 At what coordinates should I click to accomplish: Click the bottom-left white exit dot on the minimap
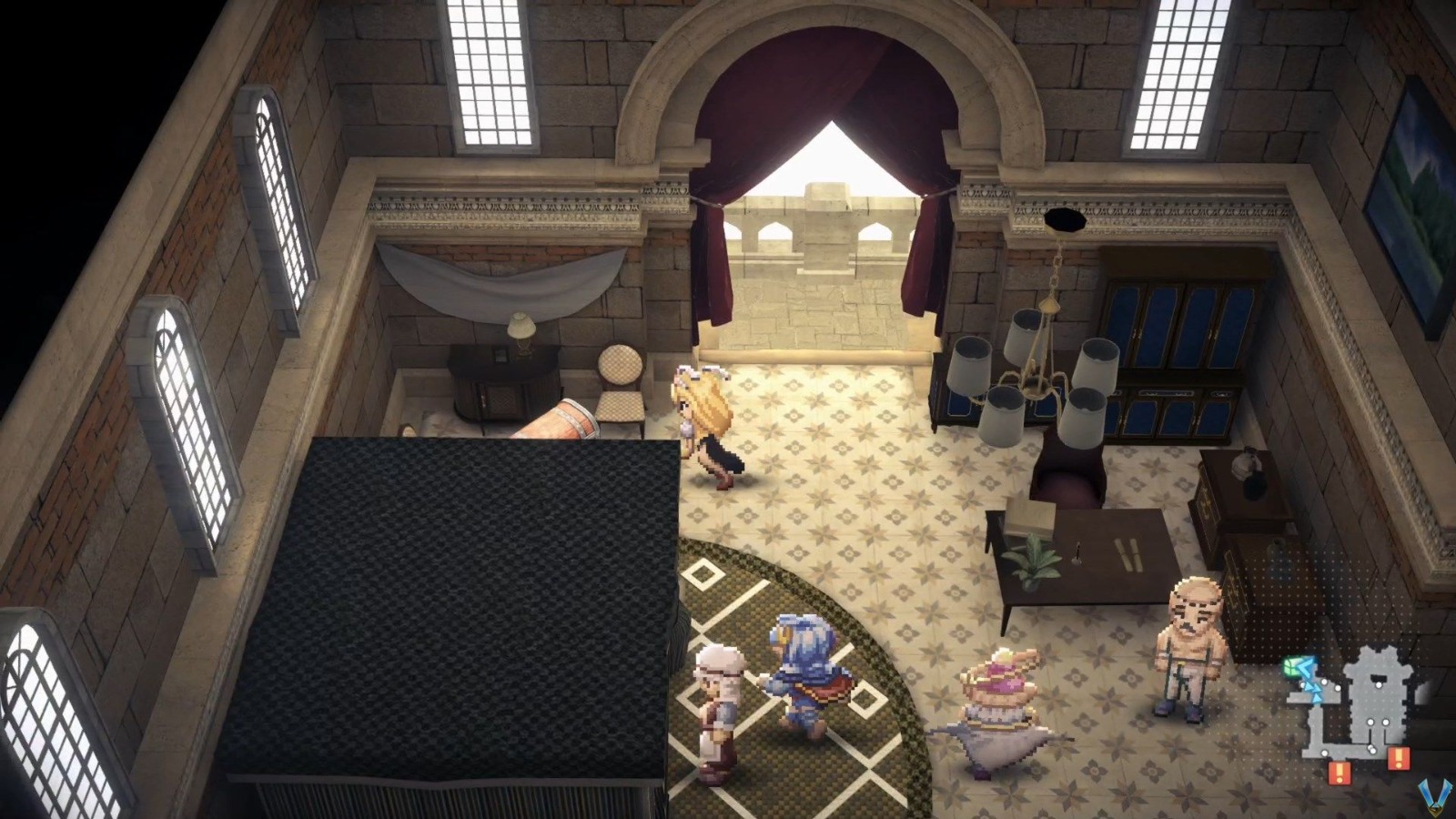point(1323,753)
